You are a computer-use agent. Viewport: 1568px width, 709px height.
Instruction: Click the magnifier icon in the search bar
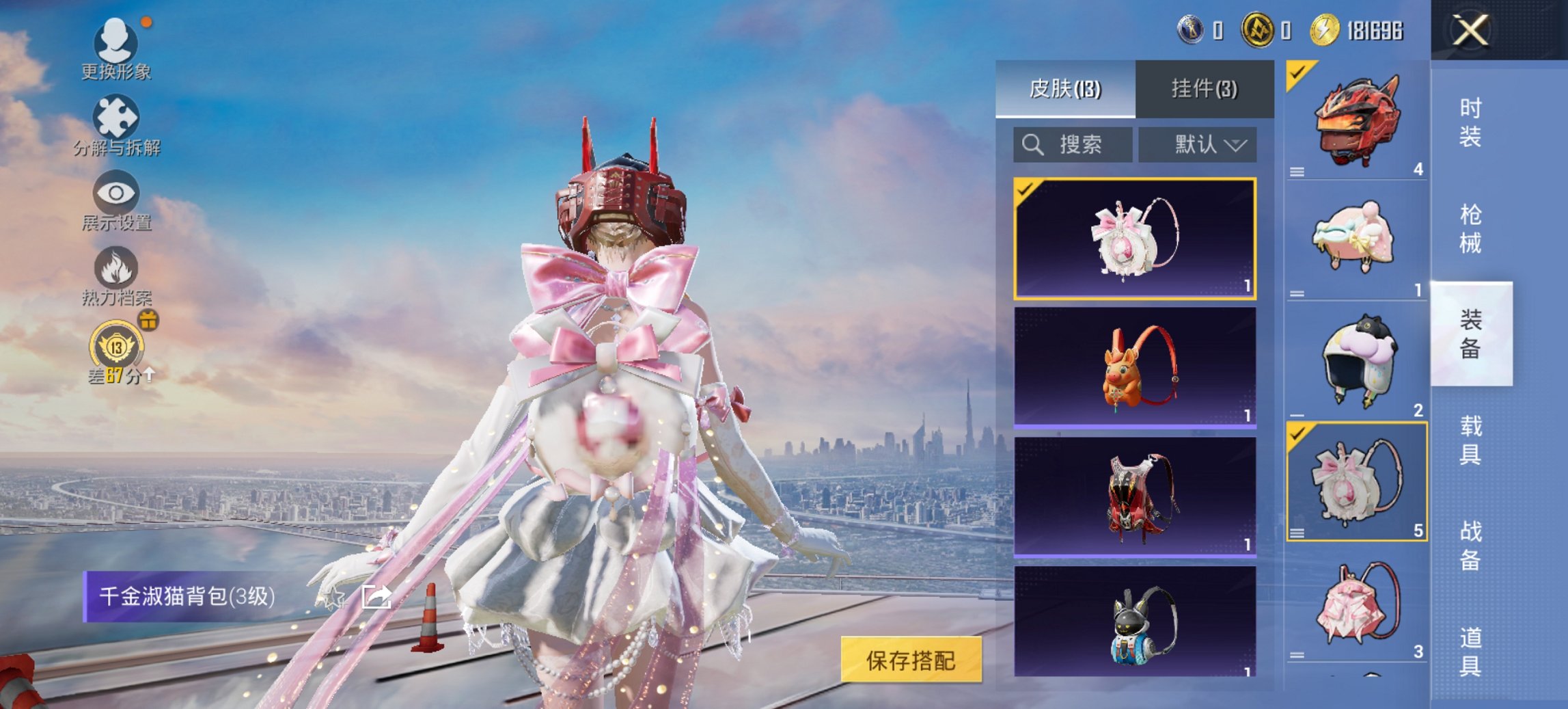click(1032, 144)
